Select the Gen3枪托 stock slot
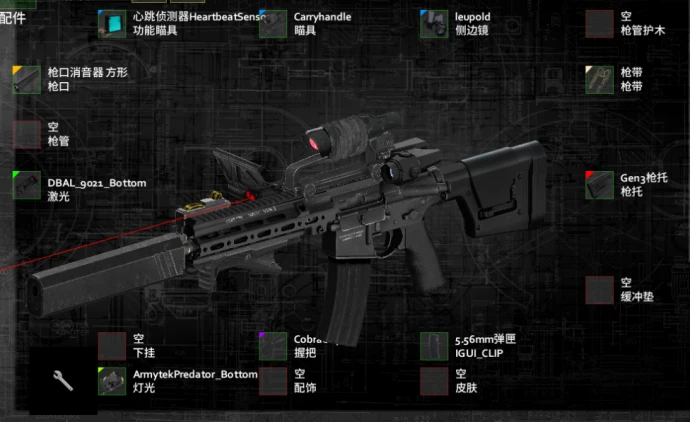The height and width of the screenshot is (422, 690). pos(599,185)
